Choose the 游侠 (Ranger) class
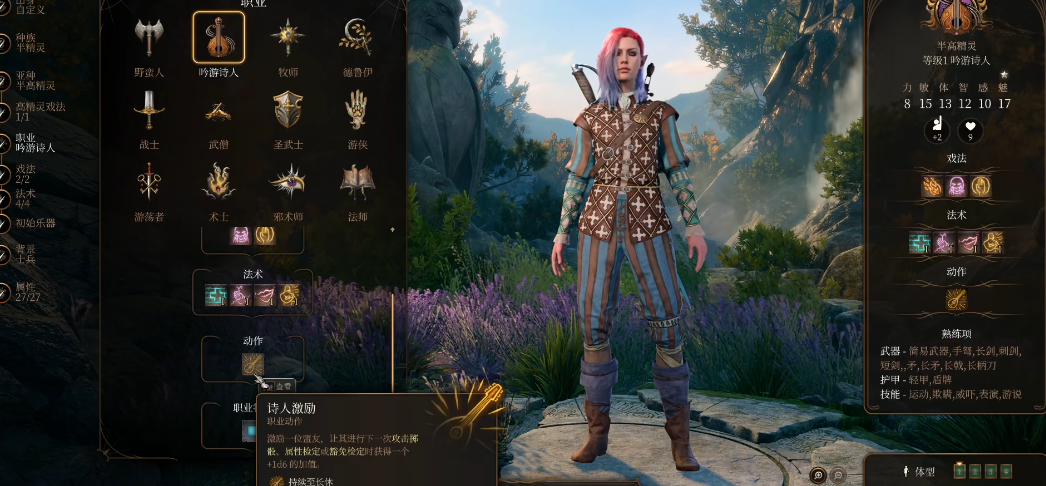This screenshot has height=486, width=1046. pyautogui.click(x=356, y=110)
